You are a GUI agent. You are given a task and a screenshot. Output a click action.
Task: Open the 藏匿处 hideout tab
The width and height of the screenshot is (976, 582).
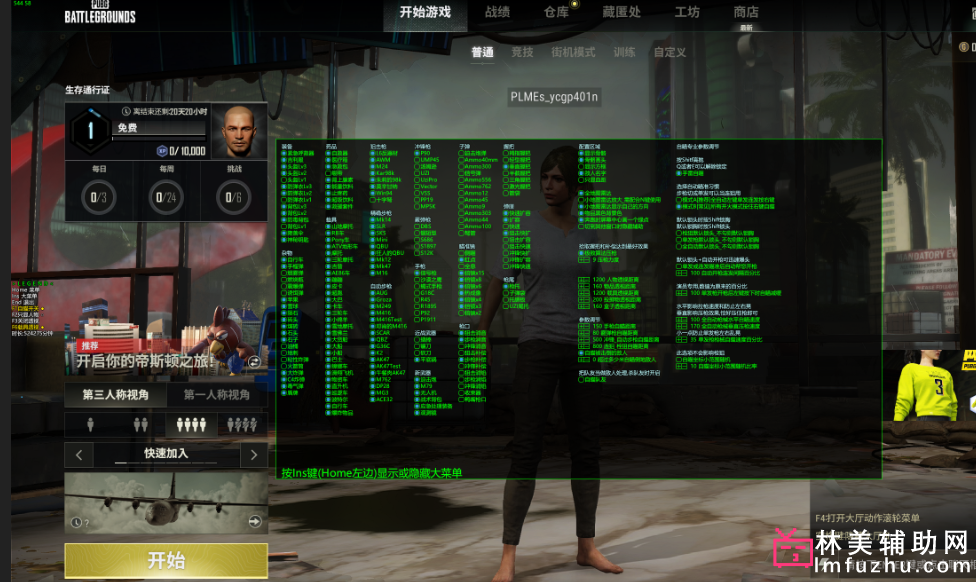click(x=622, y=12)
